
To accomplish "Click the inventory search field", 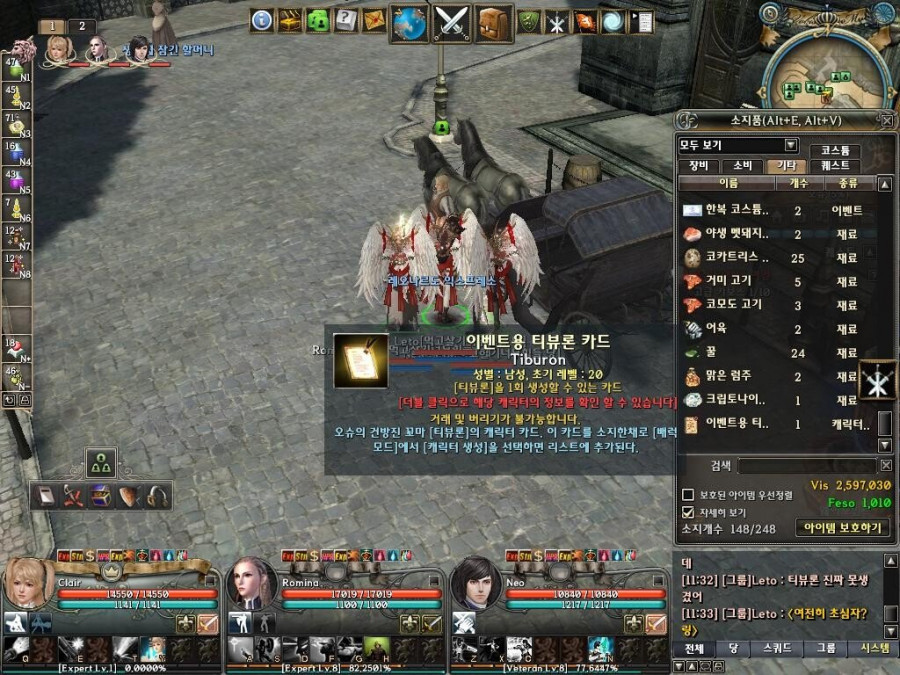I will [x=805, y=465].
